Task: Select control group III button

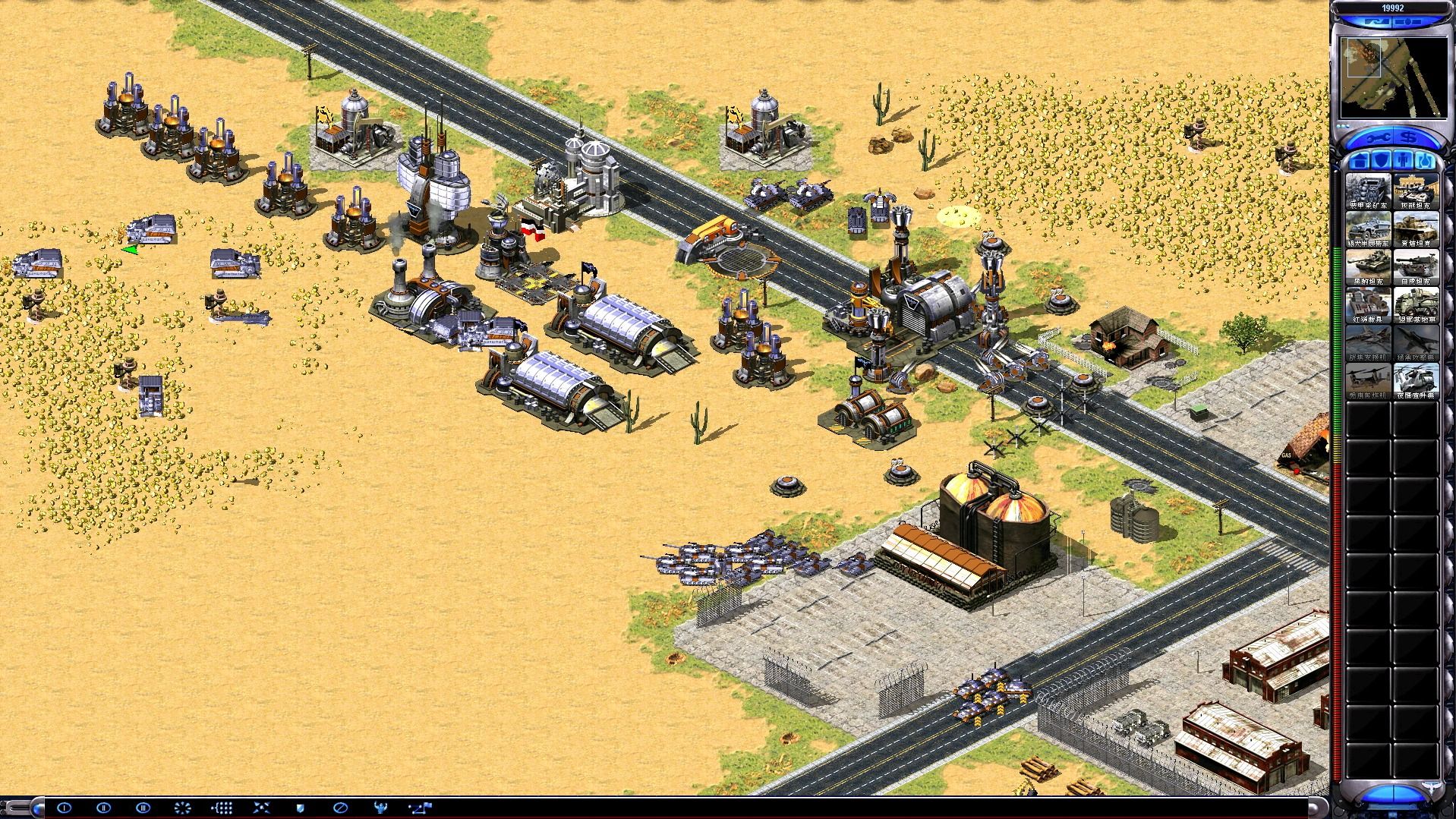Action: (143, 808)
